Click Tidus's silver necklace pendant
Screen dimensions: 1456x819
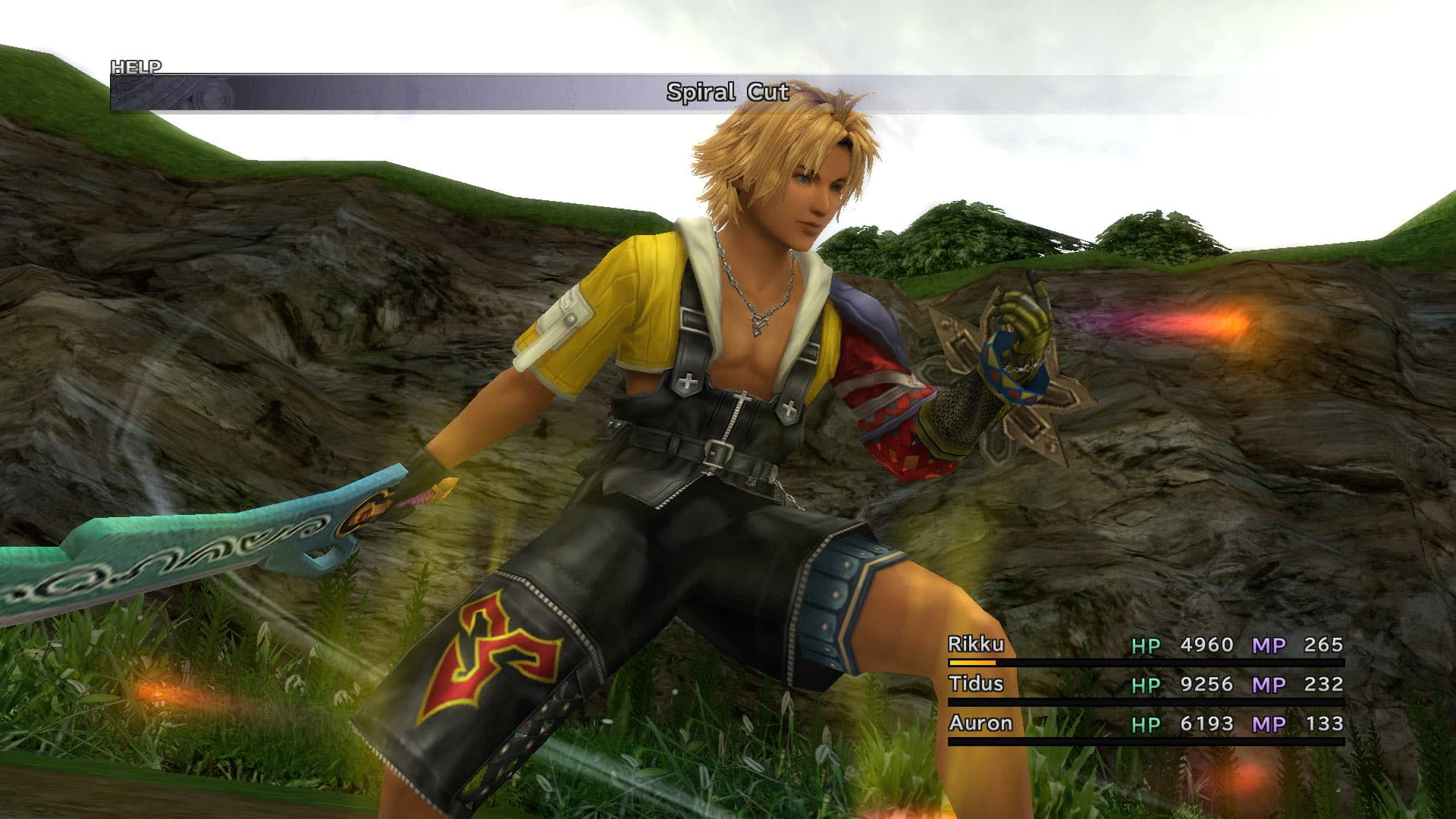(x=758, y=326)
